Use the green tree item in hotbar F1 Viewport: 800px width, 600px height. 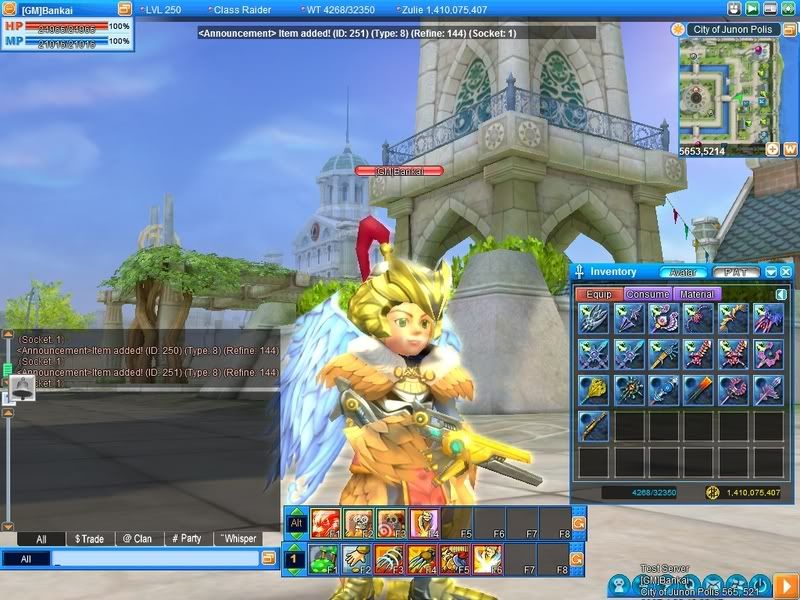click(x=325, y=558)
